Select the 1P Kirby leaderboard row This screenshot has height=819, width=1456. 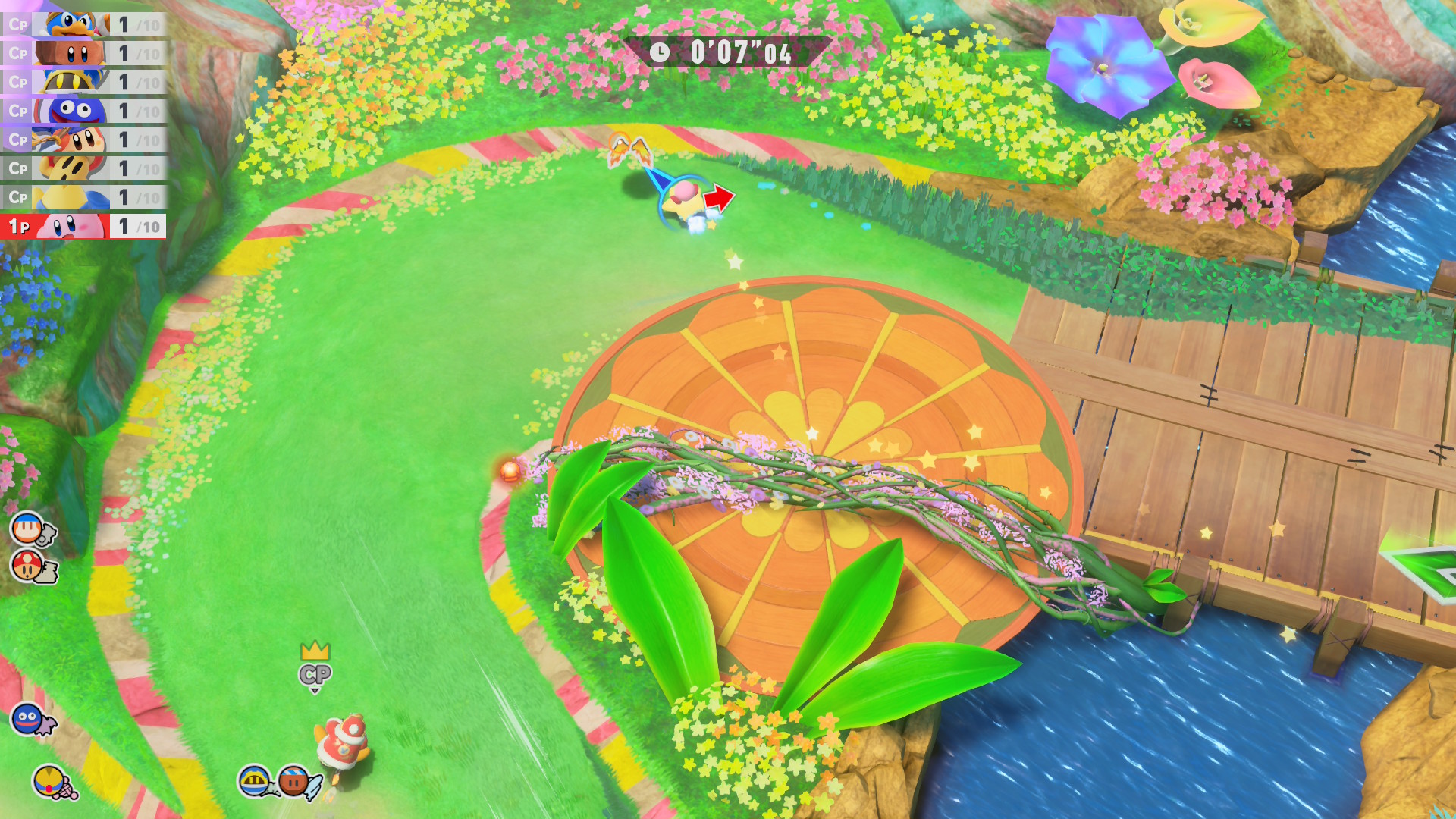[83, 226]
